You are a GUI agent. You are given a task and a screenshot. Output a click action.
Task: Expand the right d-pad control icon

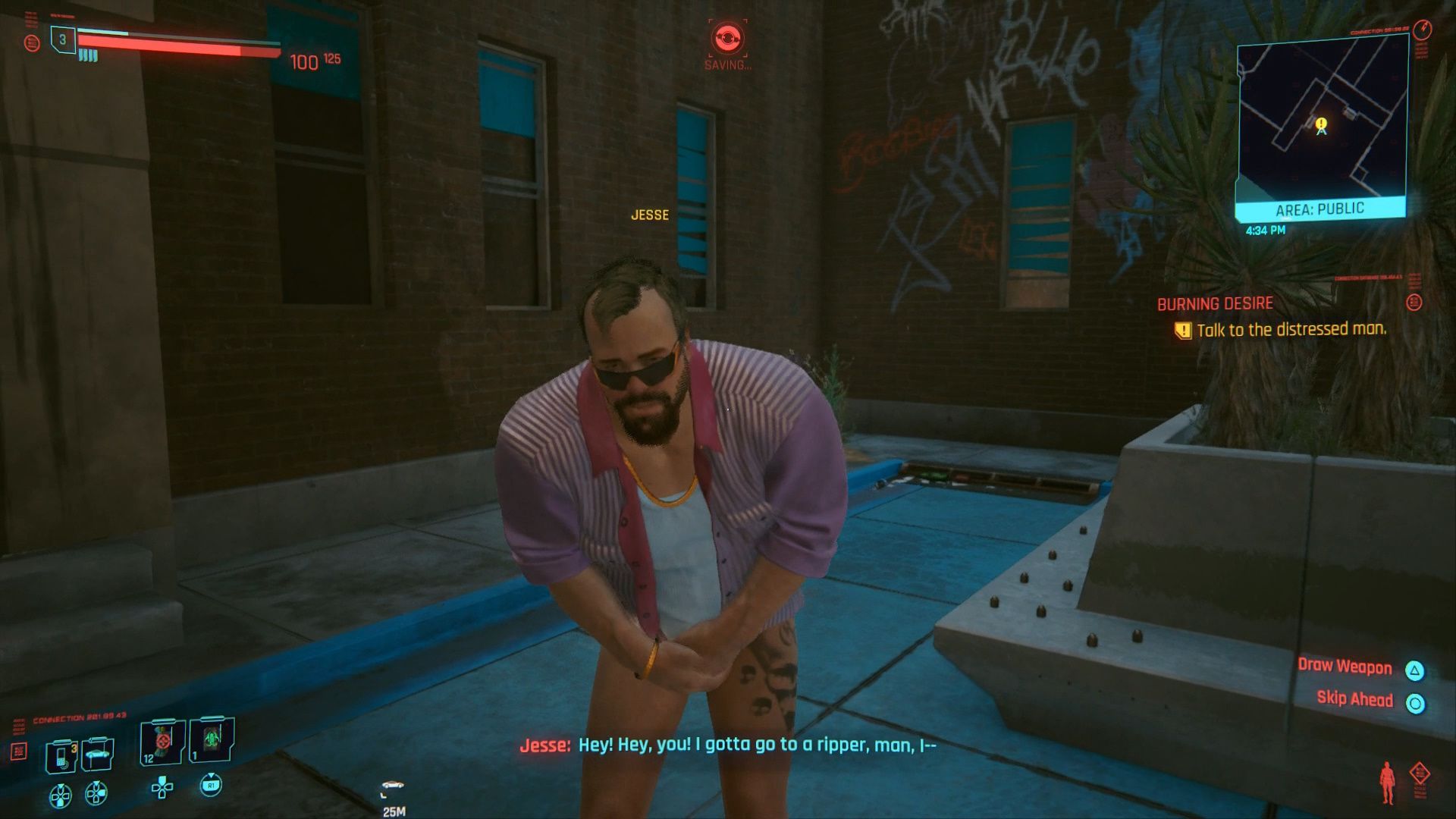click(96, 792)
